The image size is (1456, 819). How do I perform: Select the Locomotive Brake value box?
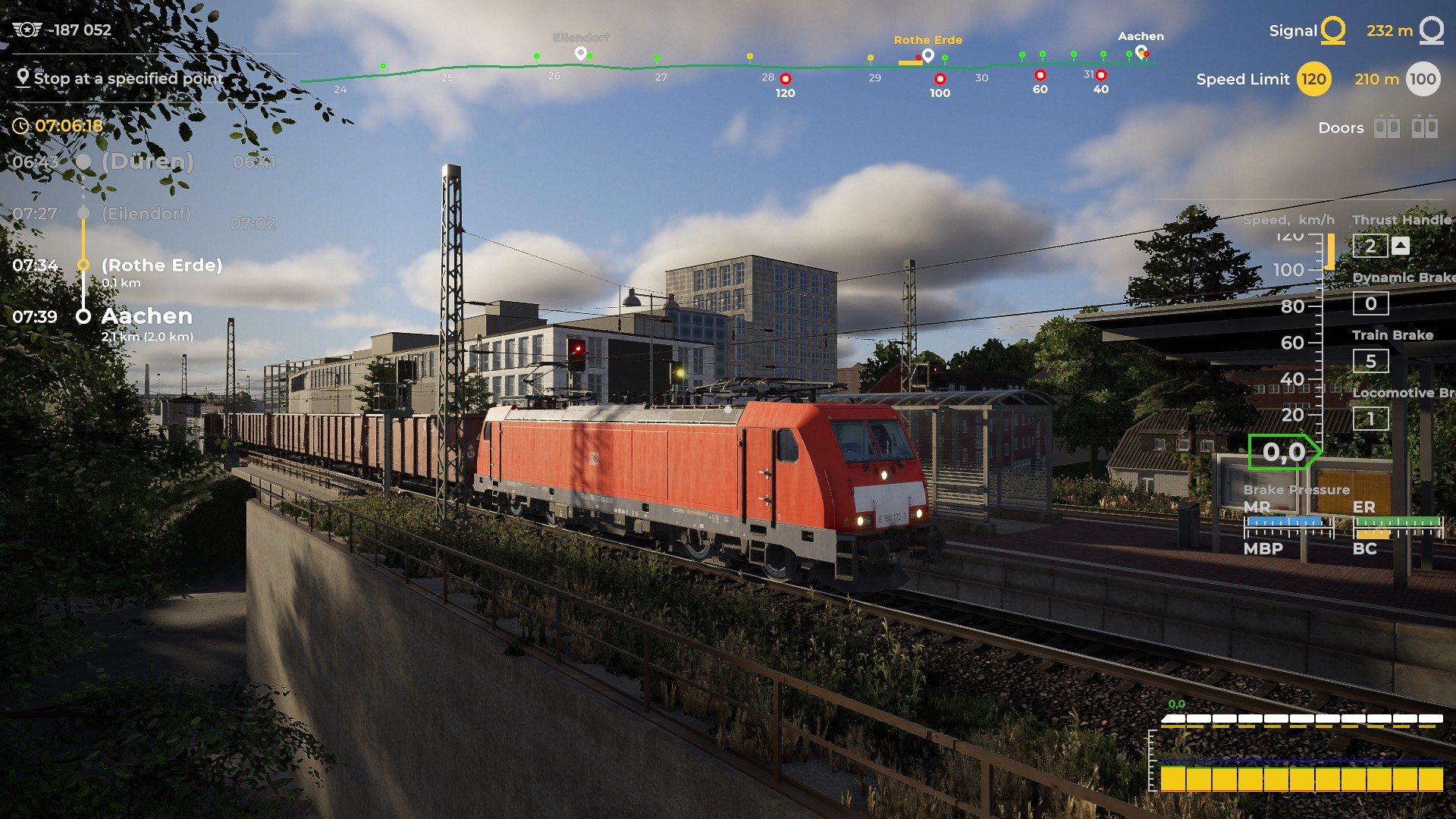1370,419
